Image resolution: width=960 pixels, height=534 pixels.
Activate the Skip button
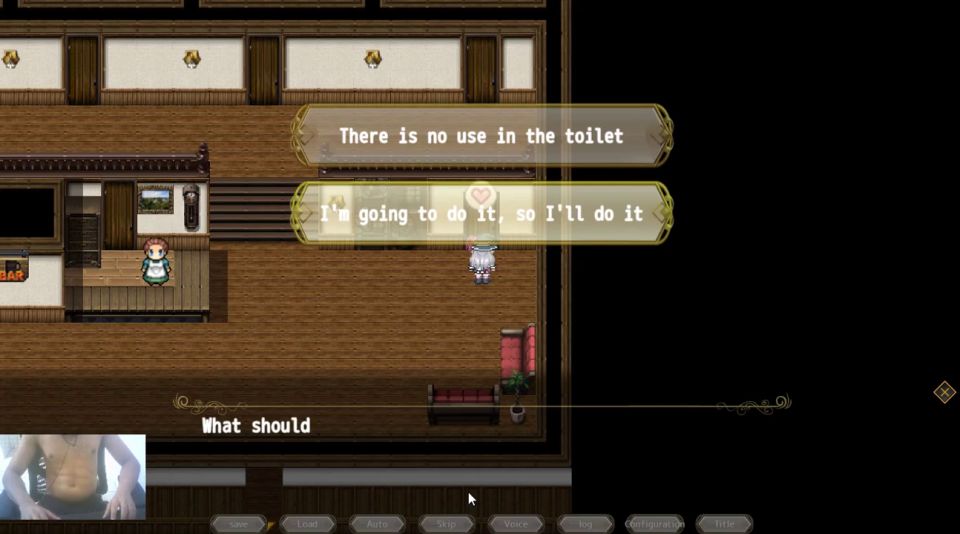446,524
